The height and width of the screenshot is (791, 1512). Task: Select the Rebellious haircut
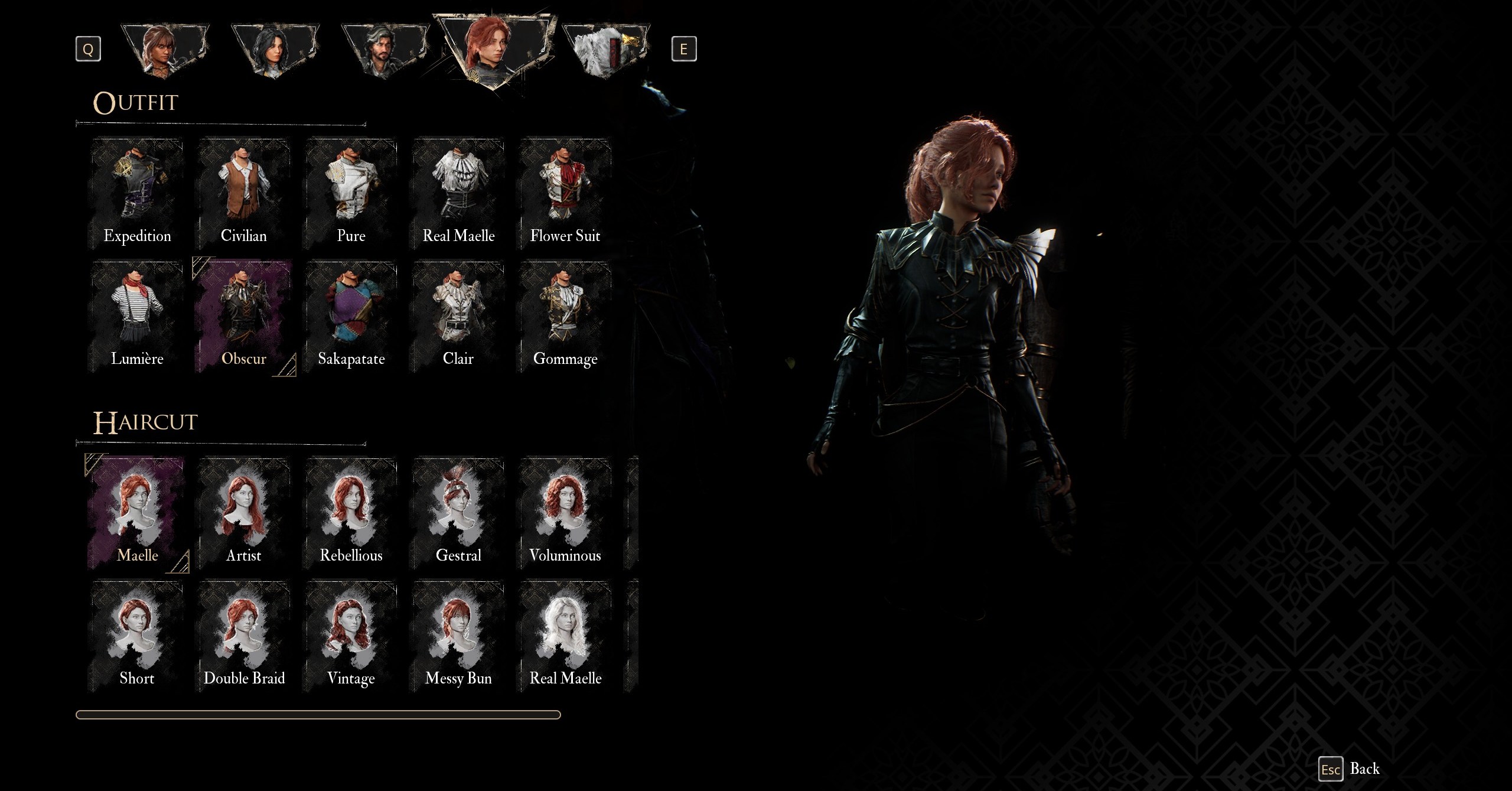[x=351, y=513]
